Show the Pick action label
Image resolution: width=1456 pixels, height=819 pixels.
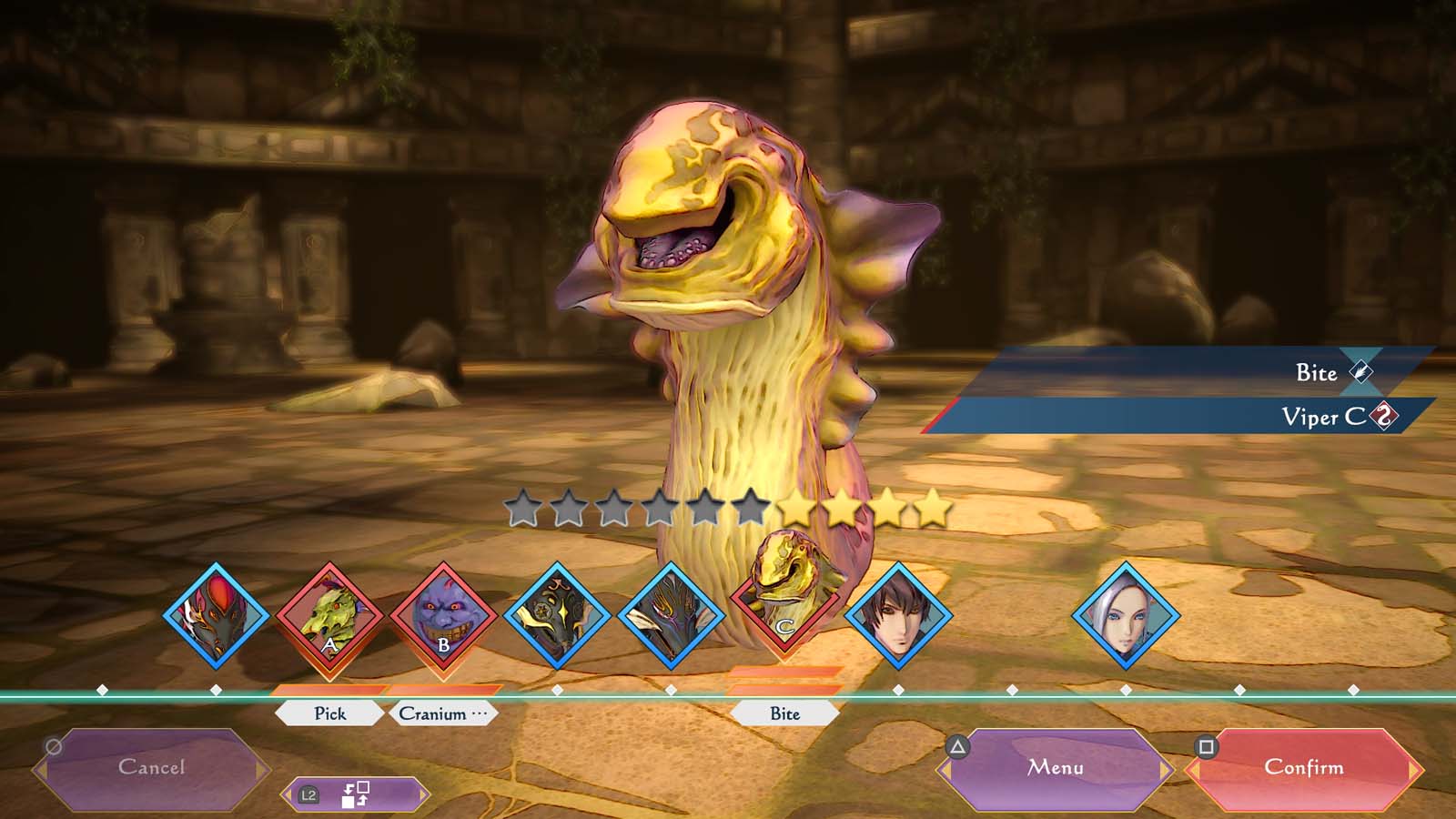pyautogui.click(x=329, y=713)
